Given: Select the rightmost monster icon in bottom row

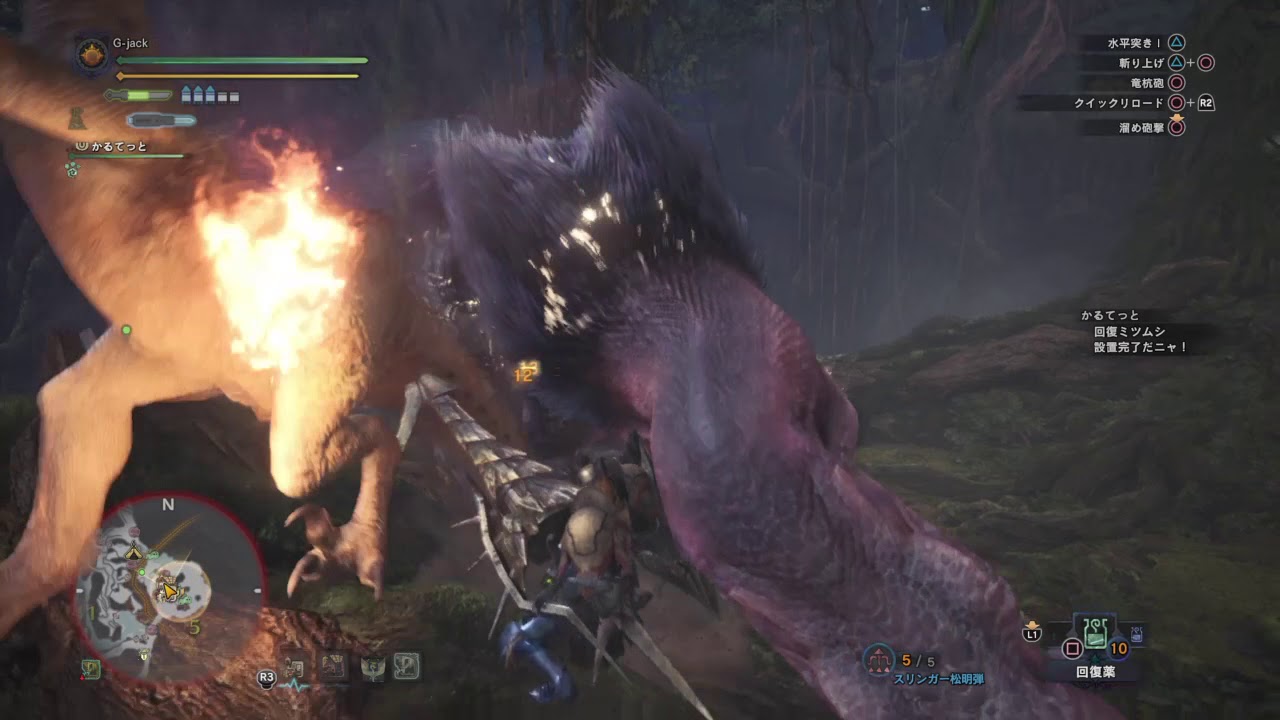Looking at the screenshot, I should (x=406, y=666).
